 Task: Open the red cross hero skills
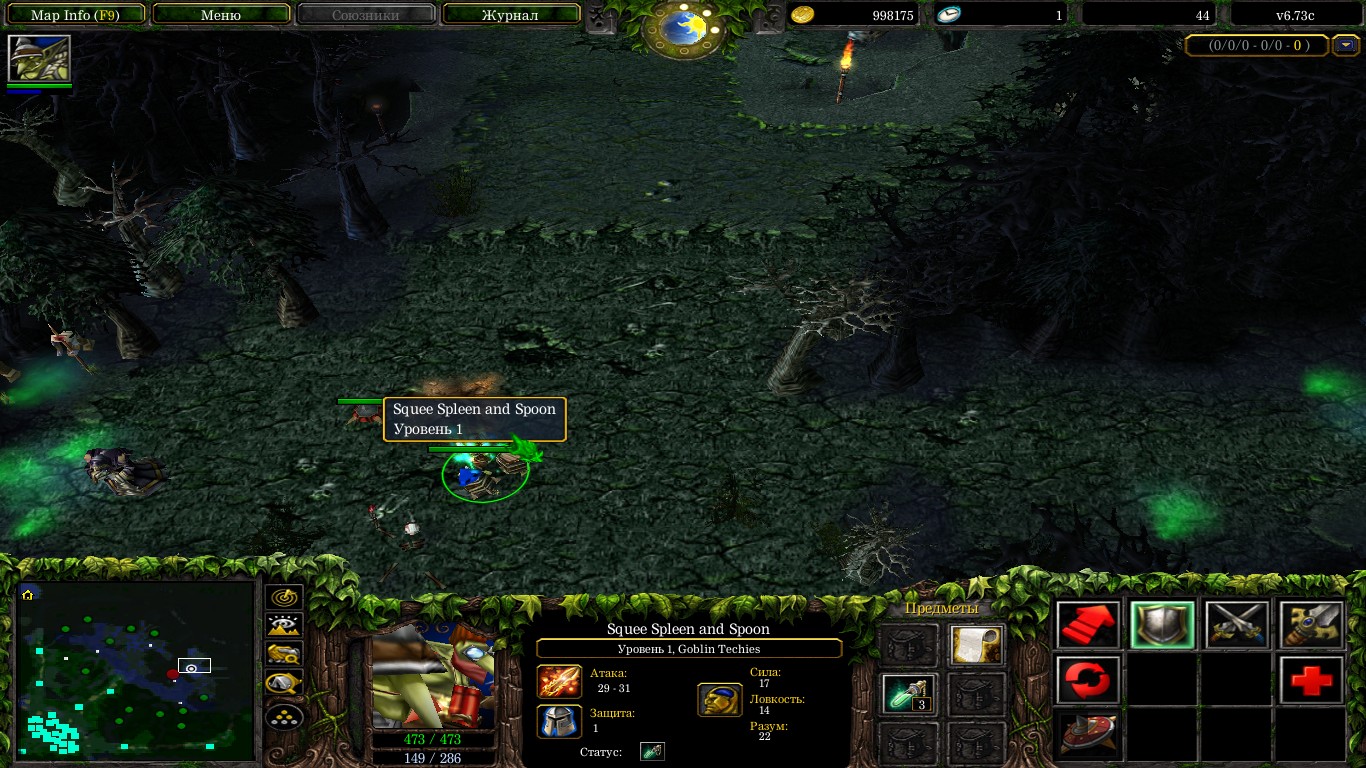(x=1310, y=681)
